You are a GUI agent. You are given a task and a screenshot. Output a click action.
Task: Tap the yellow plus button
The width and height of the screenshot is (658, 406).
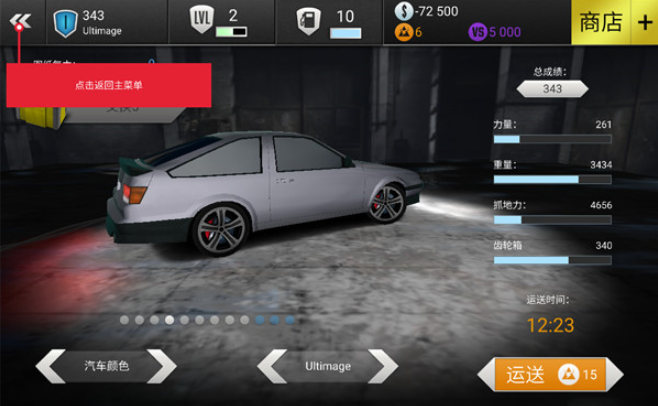tap(642, 22)
